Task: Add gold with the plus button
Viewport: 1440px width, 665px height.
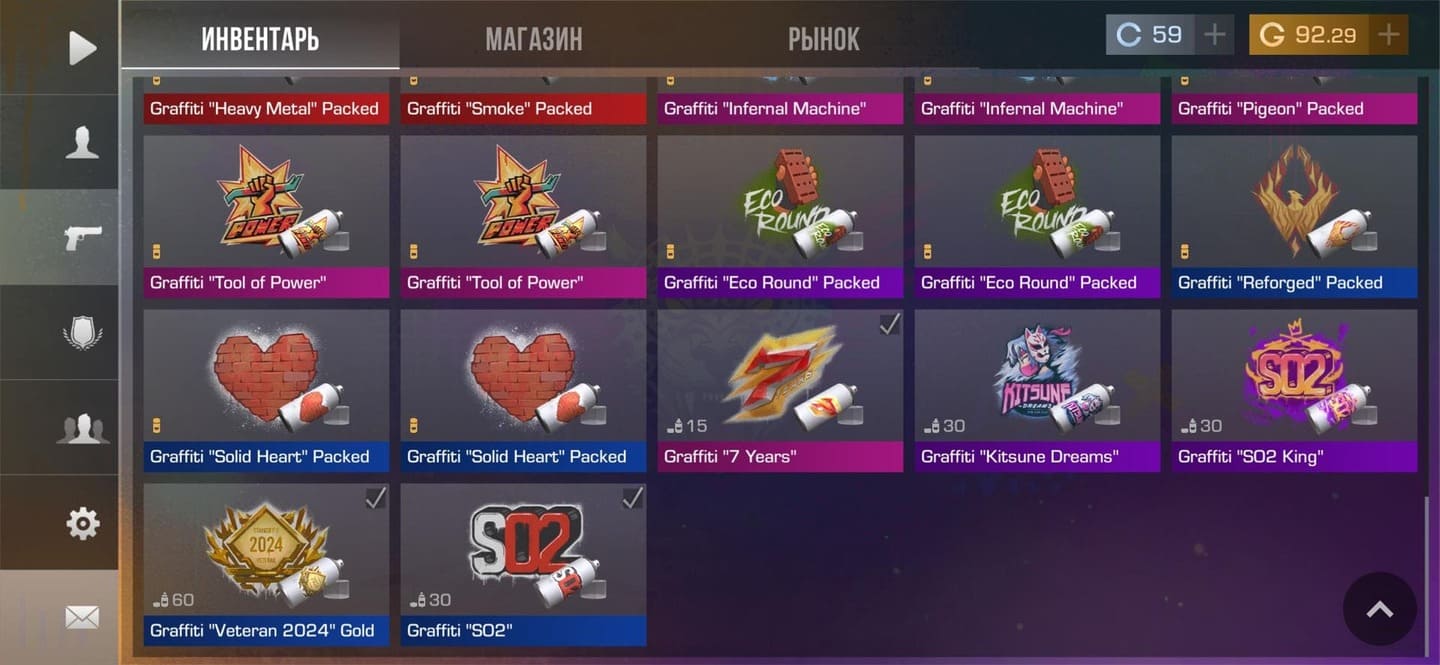Action: coord(1388,35)
